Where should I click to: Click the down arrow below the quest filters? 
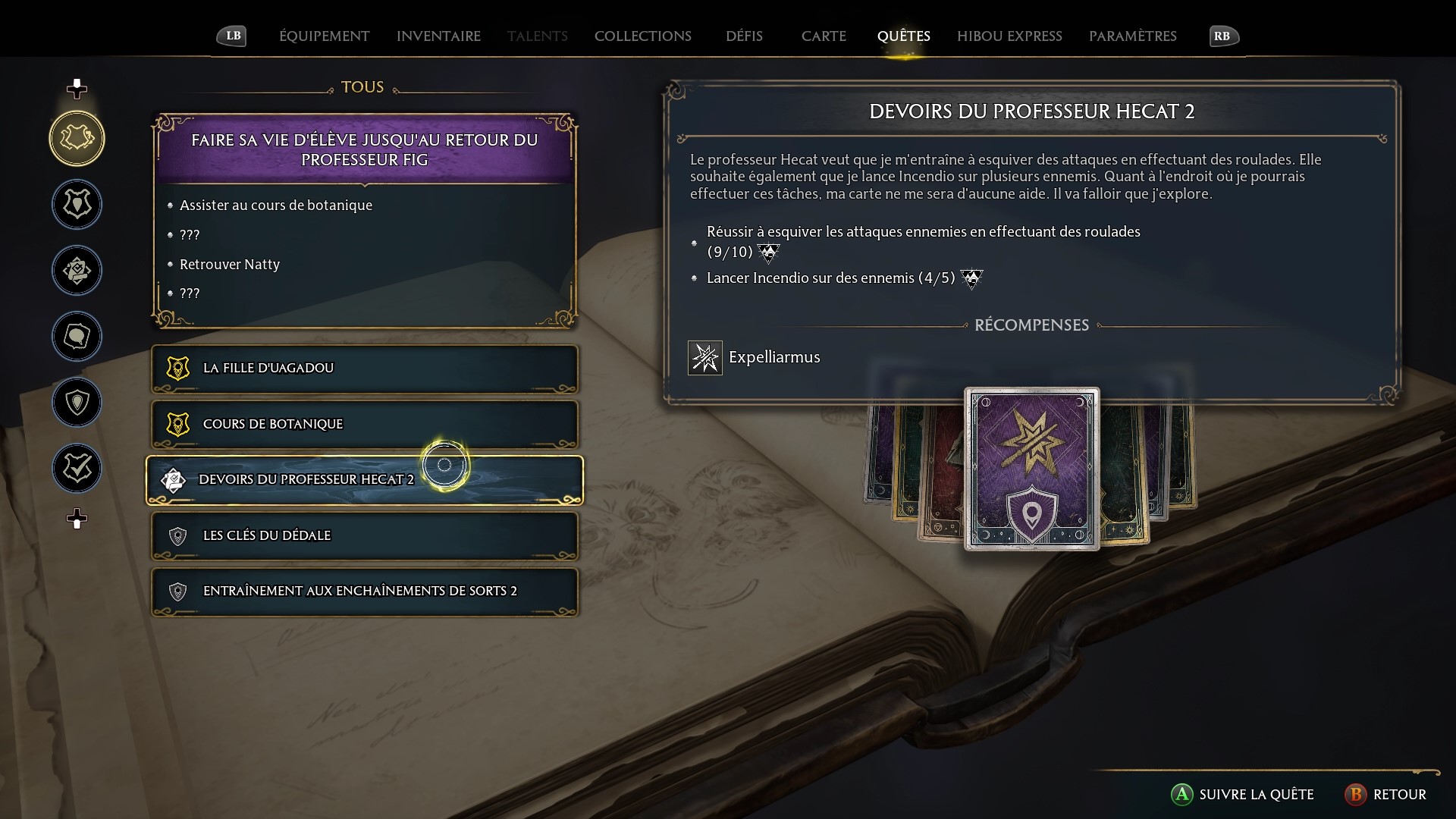(x=76, y=519)
